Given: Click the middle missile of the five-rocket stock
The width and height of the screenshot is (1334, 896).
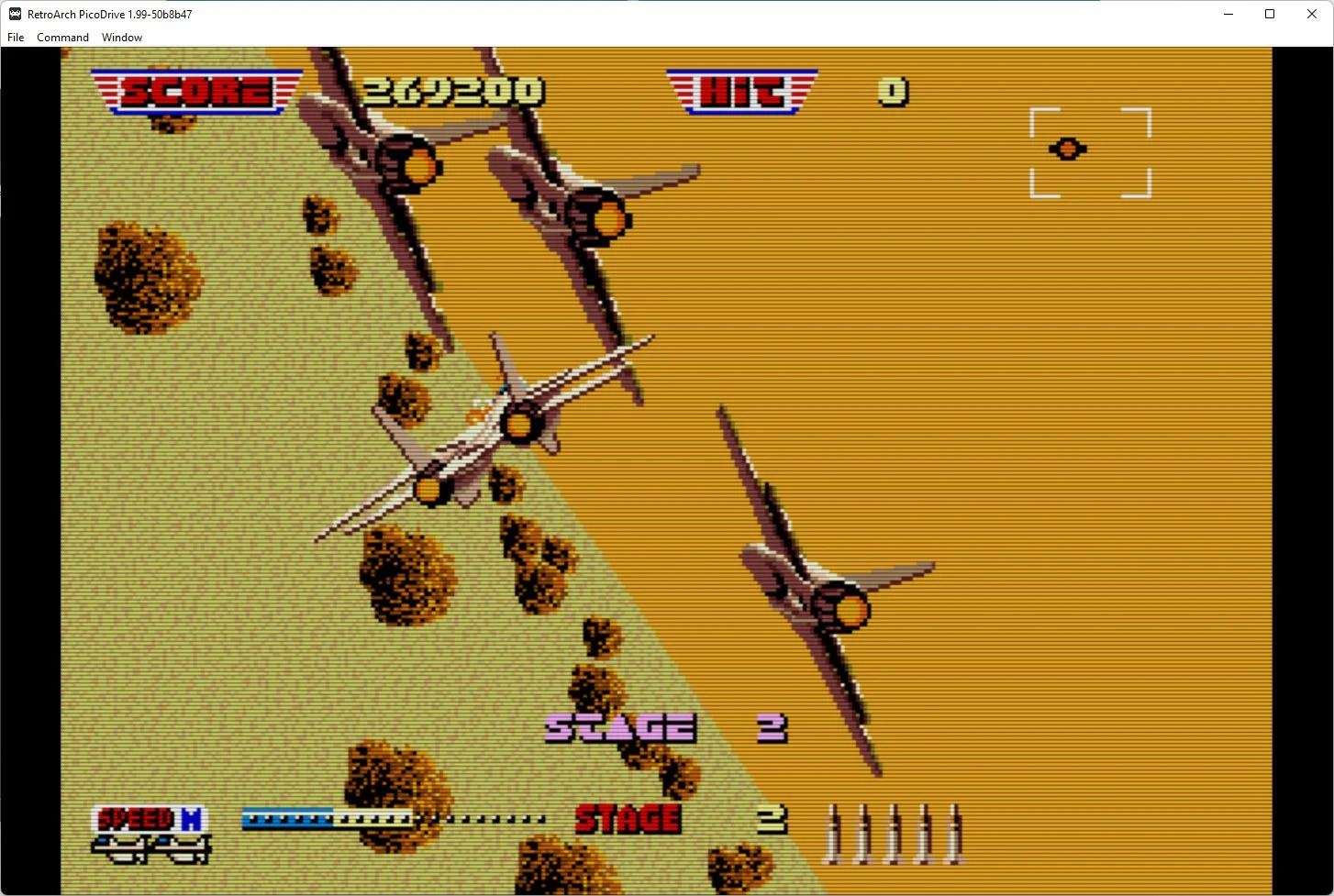Looking at the screenshot, I should pyautogui.click(x=893, y=833).
